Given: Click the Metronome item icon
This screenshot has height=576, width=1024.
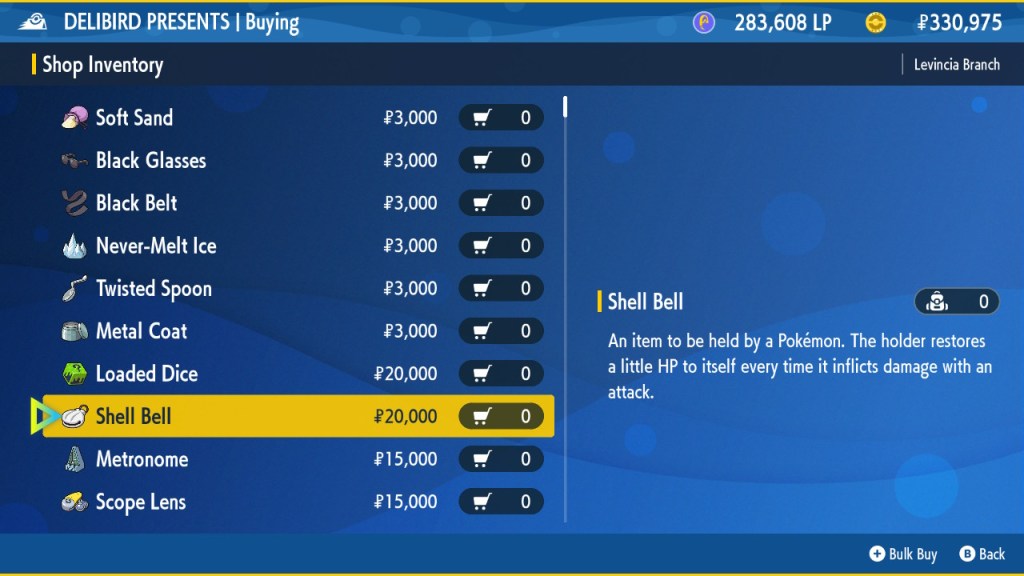Looking at the screenshot, I should [x=74, y=460].
